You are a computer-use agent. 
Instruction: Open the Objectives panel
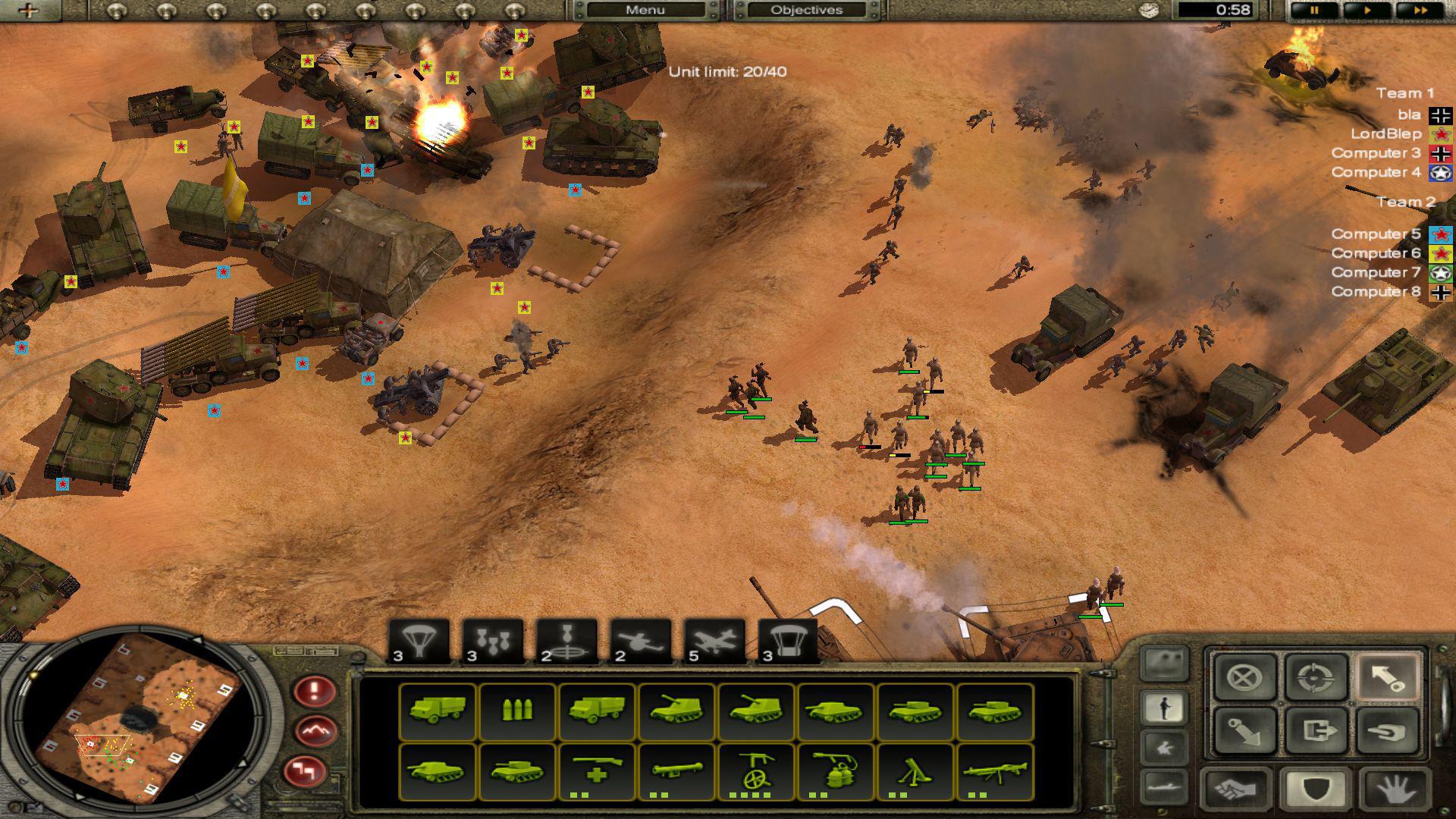807,10
